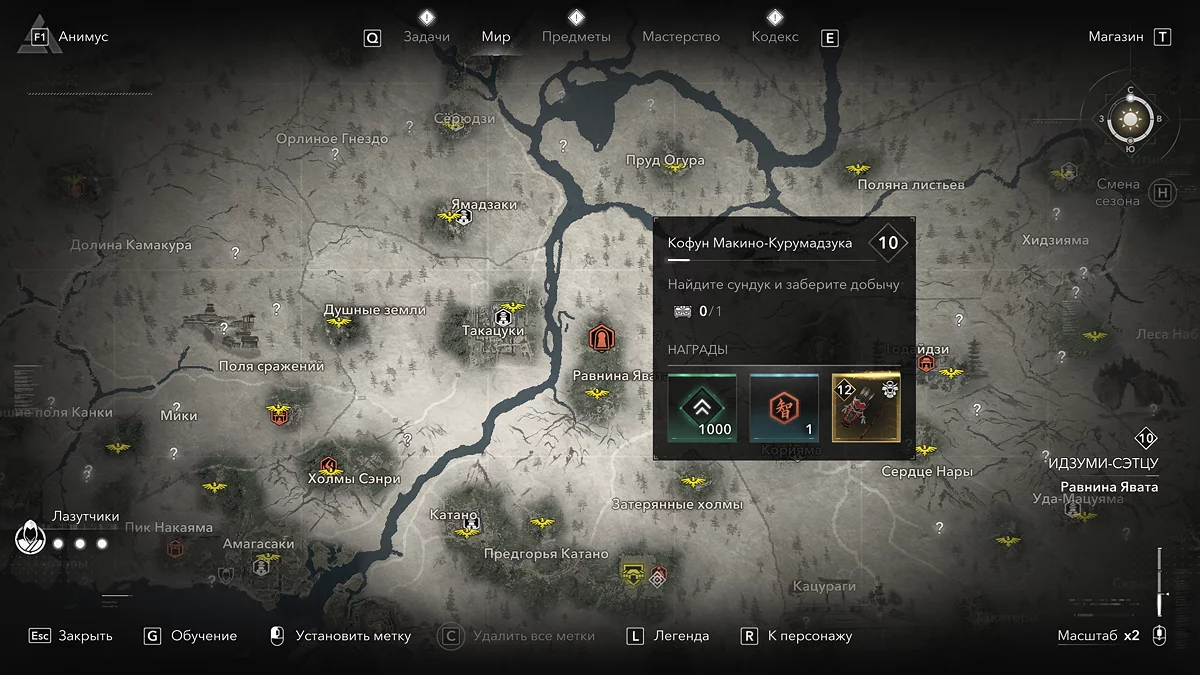Viewport: 1200px width, 675px height.
Task: Switch to the Мастерство tab
Action: (681, 37)
